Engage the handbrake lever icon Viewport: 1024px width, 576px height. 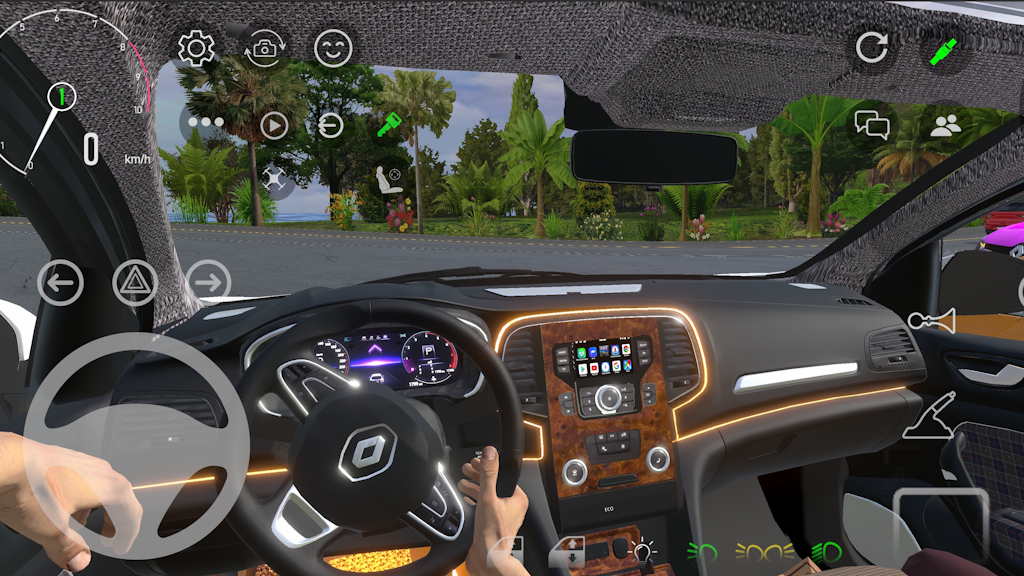click(x=930, y=417)
